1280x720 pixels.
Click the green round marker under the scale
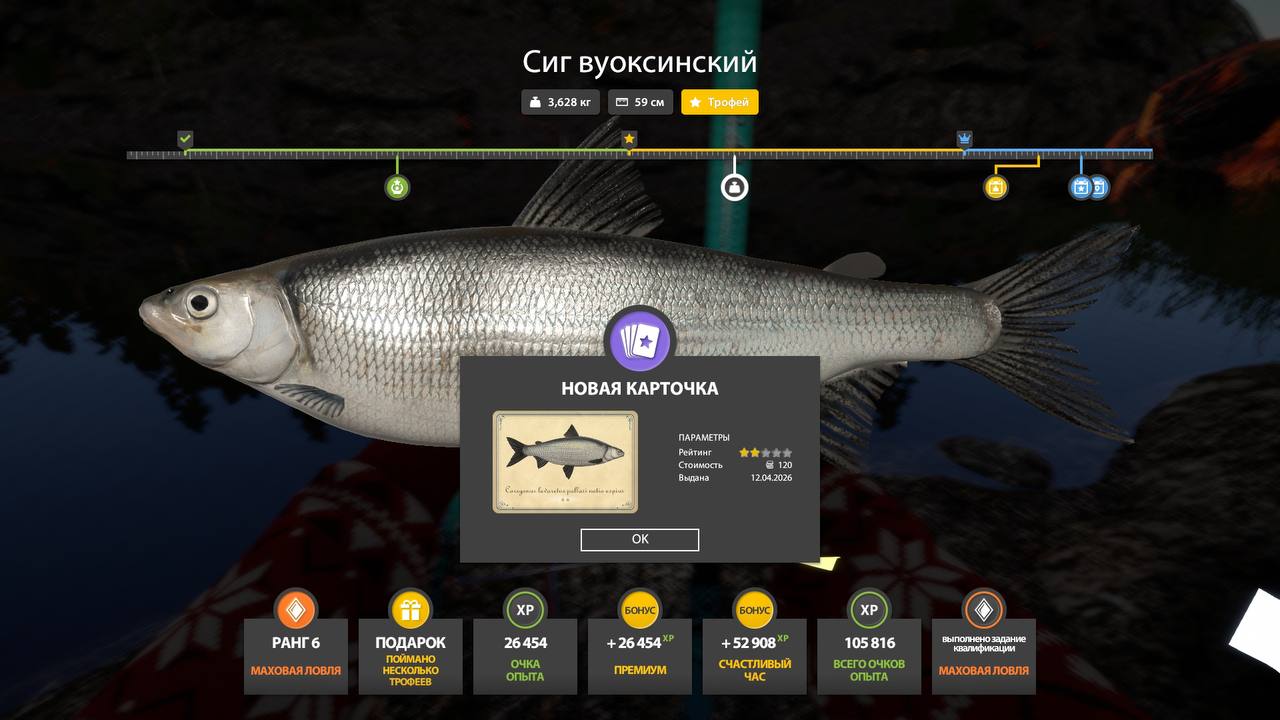click(397, 187)
